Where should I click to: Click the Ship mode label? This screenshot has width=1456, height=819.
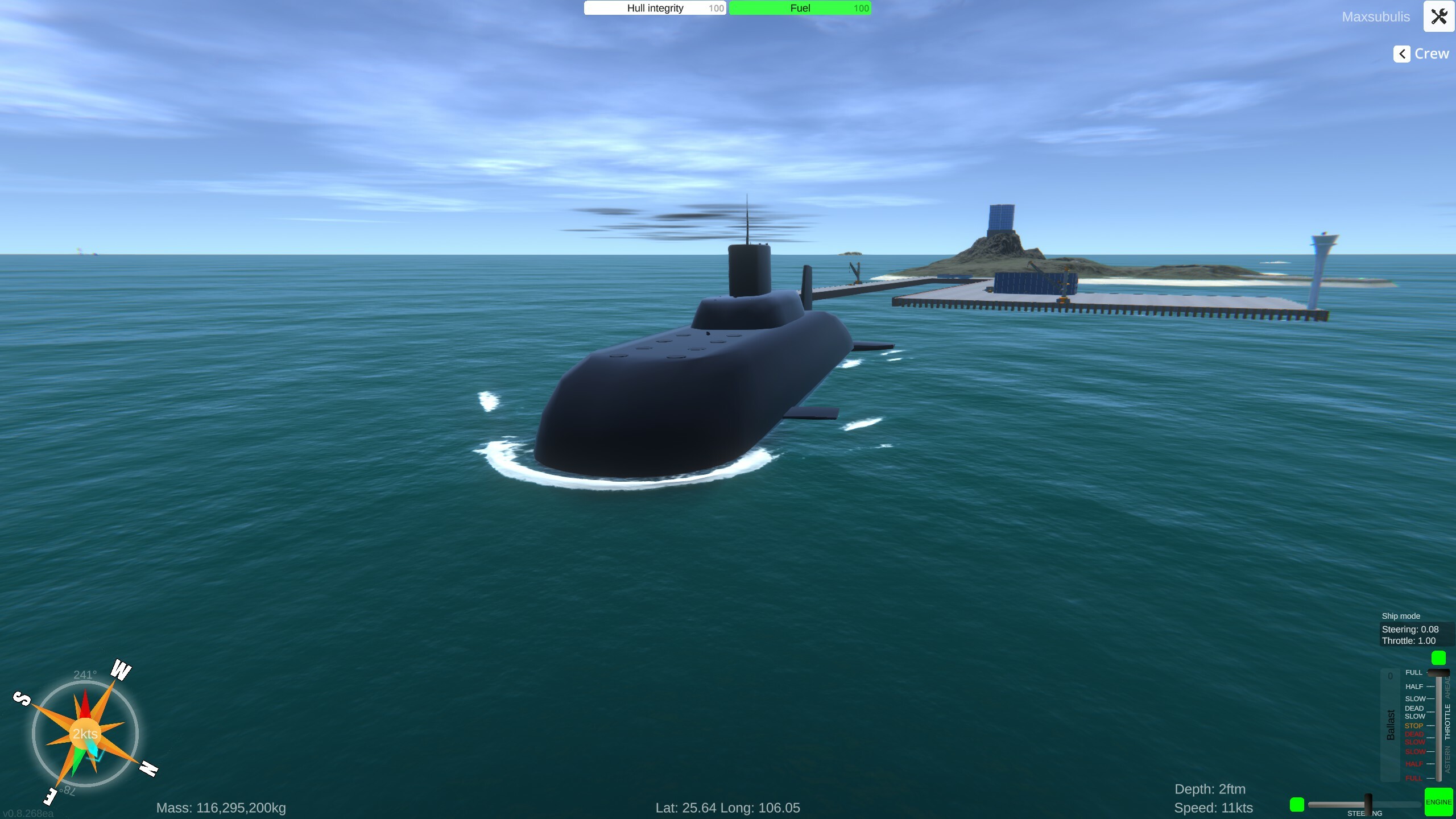[1400, 615]
